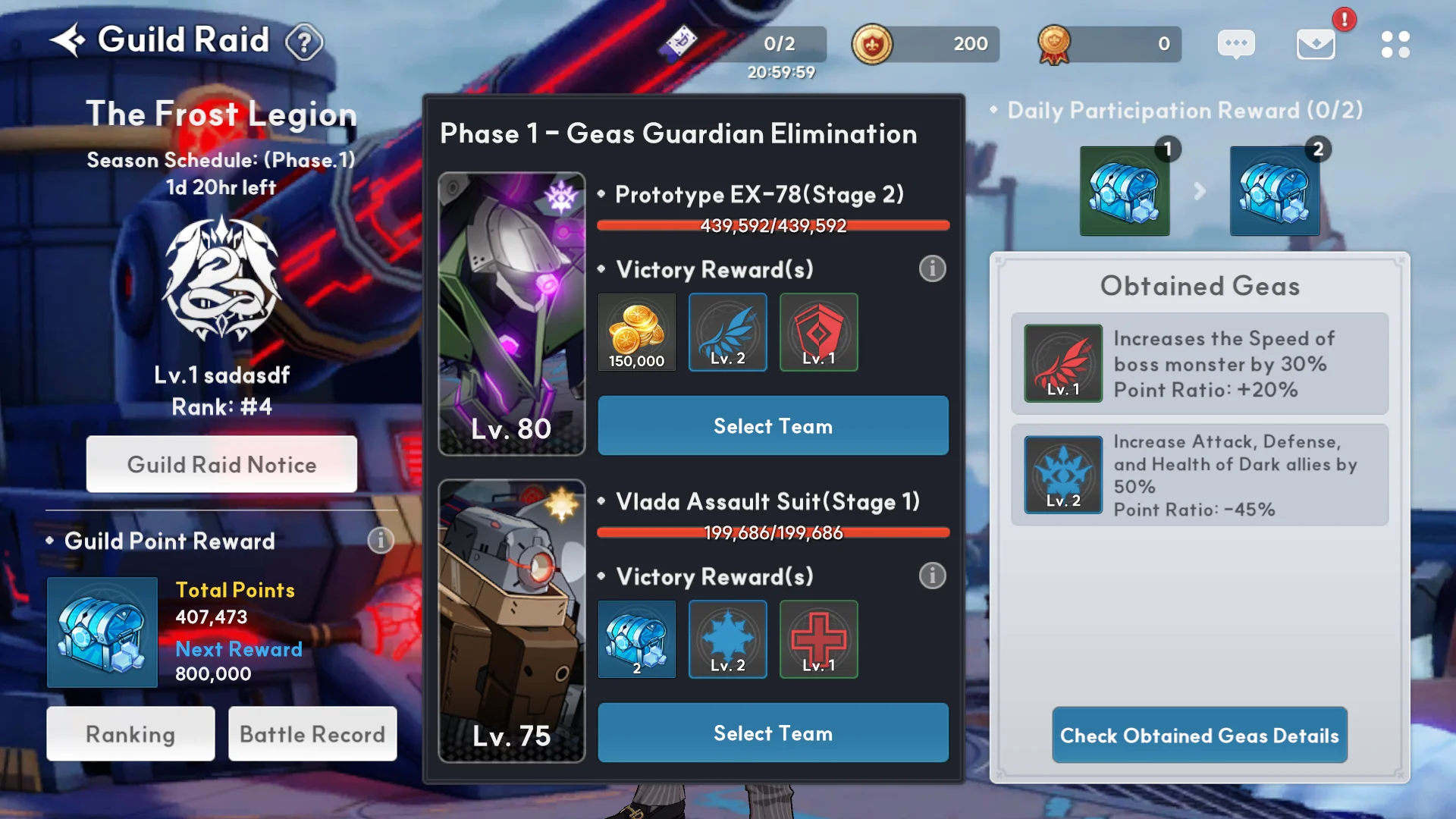Image resolution: width=1456 pixels, height=819 pixels.
Task: Tap the Vlada Assault Suit boss portrait
Action: point(512,620)
